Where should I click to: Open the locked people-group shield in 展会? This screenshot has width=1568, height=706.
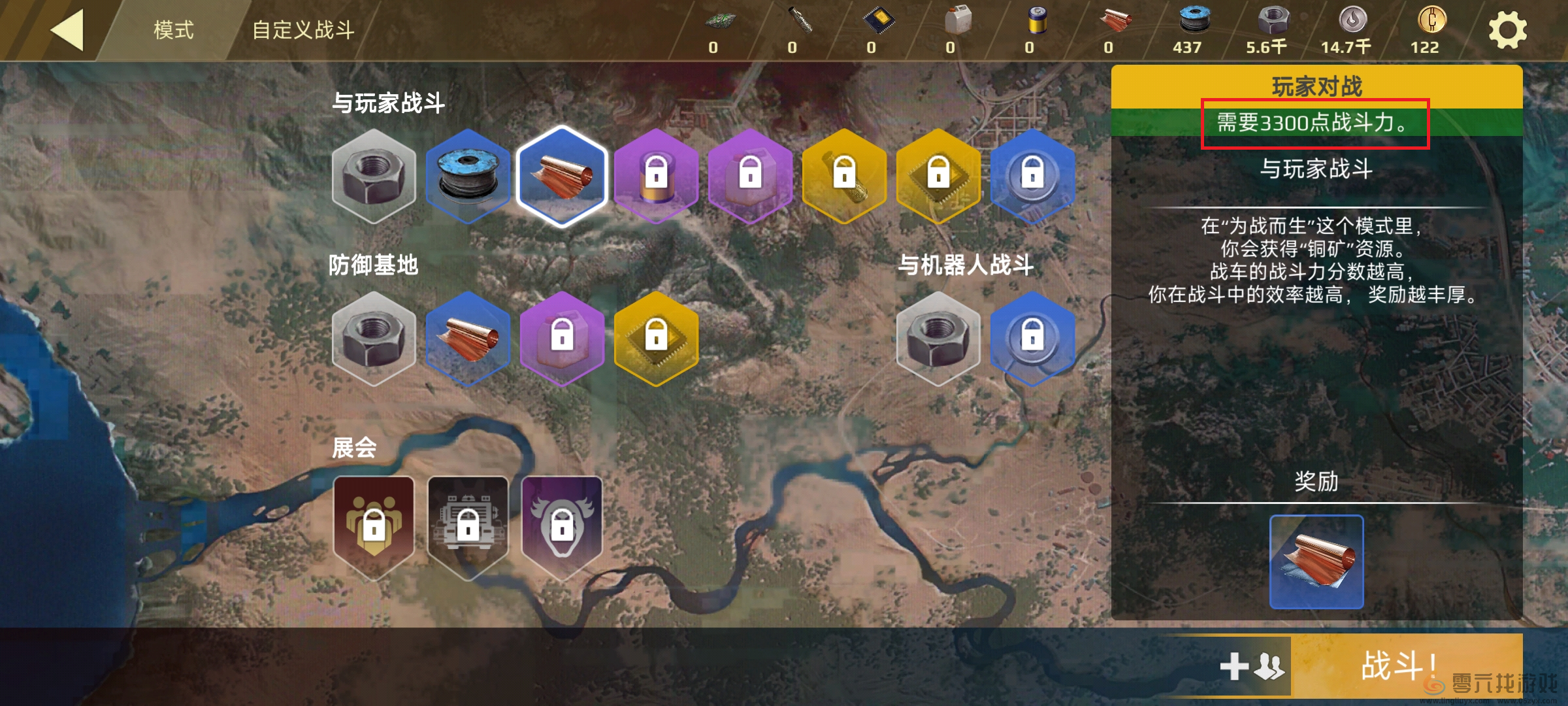click(374, 526)
